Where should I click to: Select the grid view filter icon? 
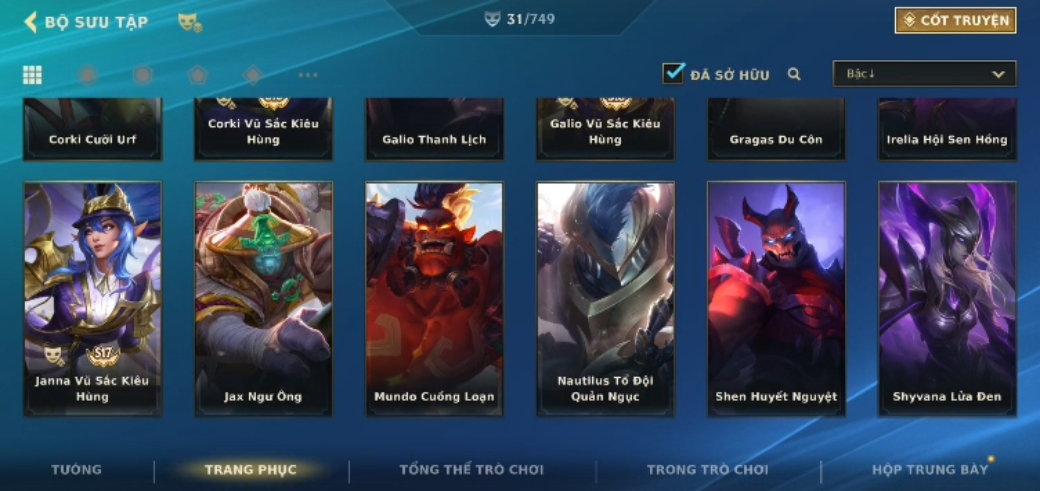32,75
